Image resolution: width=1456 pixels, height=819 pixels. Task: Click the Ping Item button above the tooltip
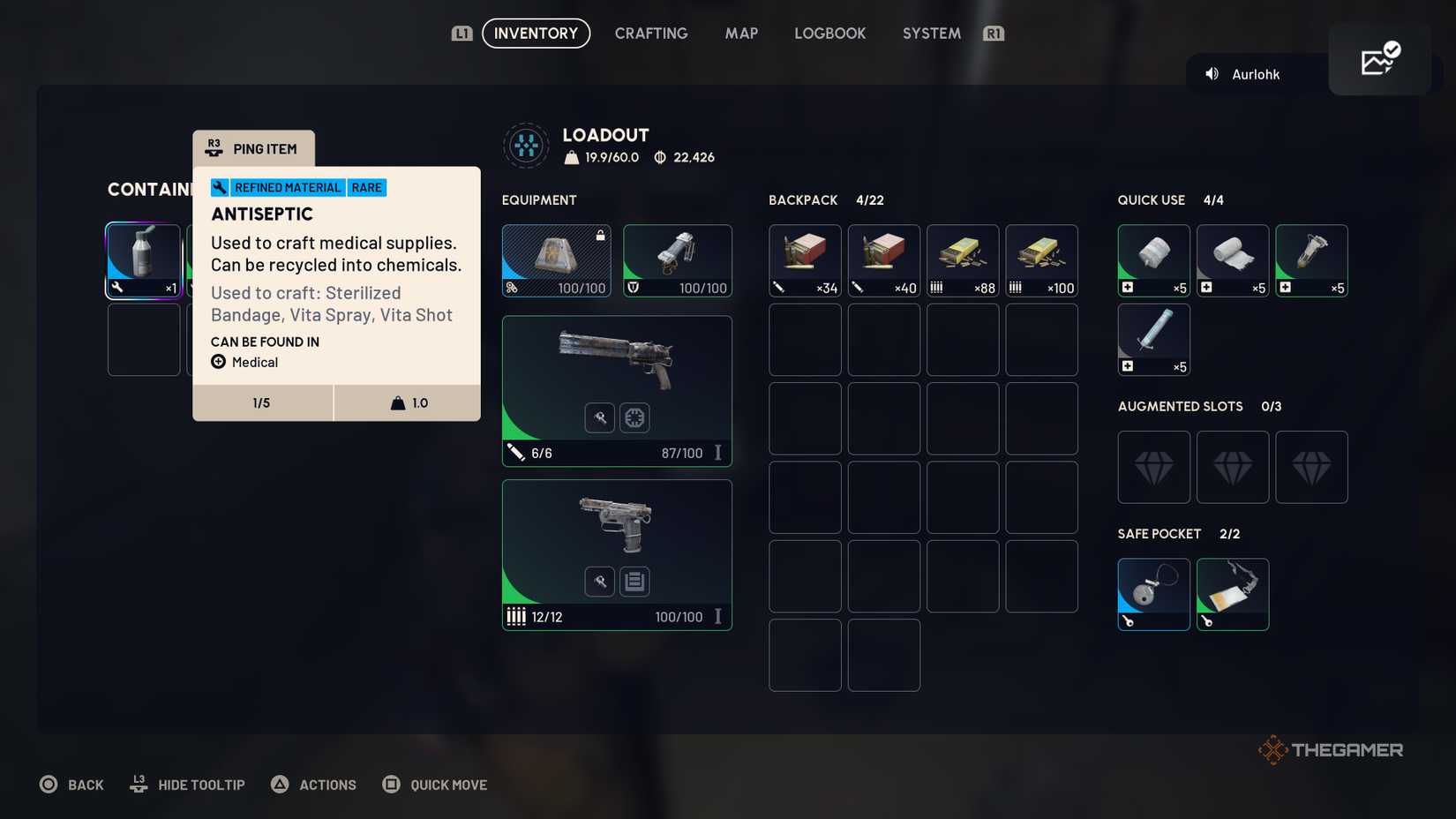[x=253, y=148]
